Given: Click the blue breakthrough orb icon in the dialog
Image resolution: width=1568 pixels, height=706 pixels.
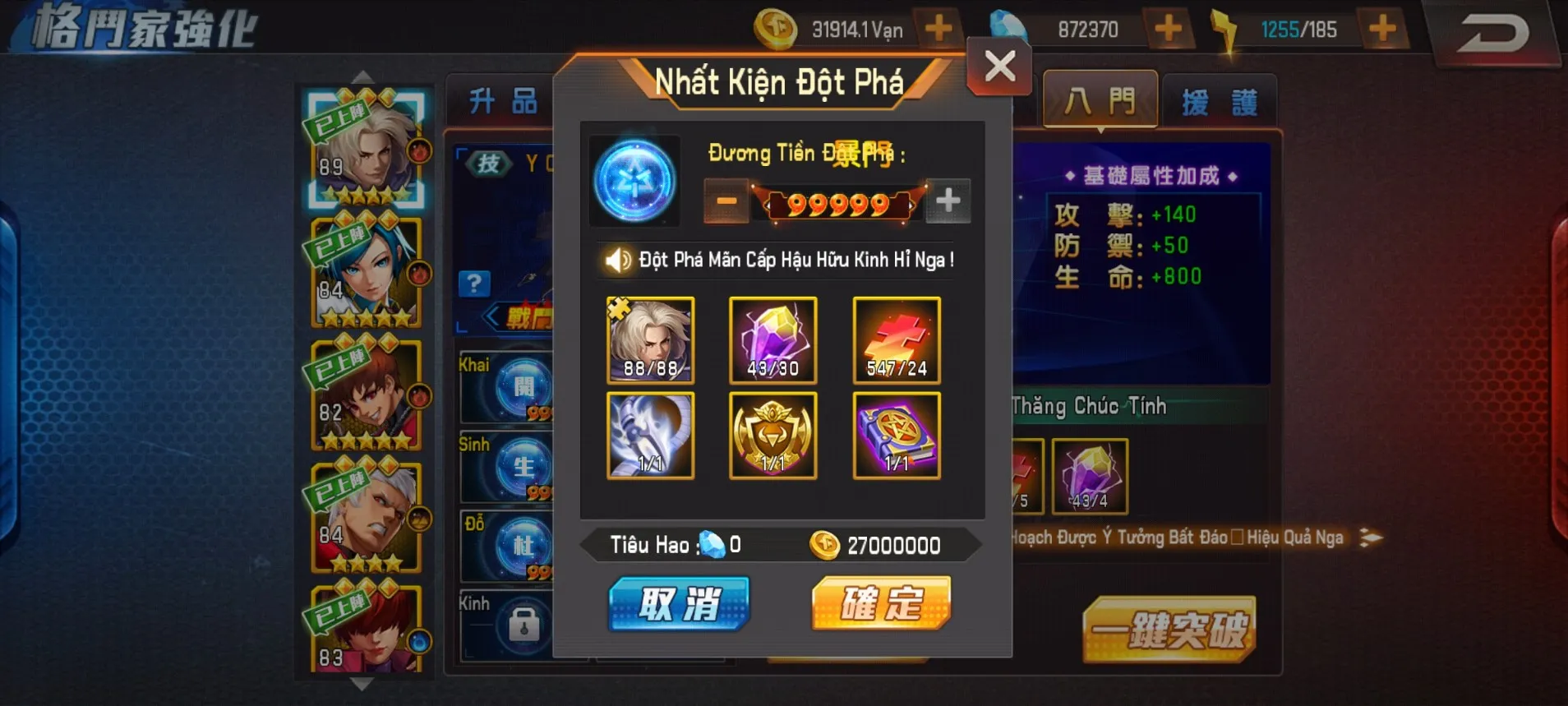Looking at the screenshot, I should pos(634,180).
